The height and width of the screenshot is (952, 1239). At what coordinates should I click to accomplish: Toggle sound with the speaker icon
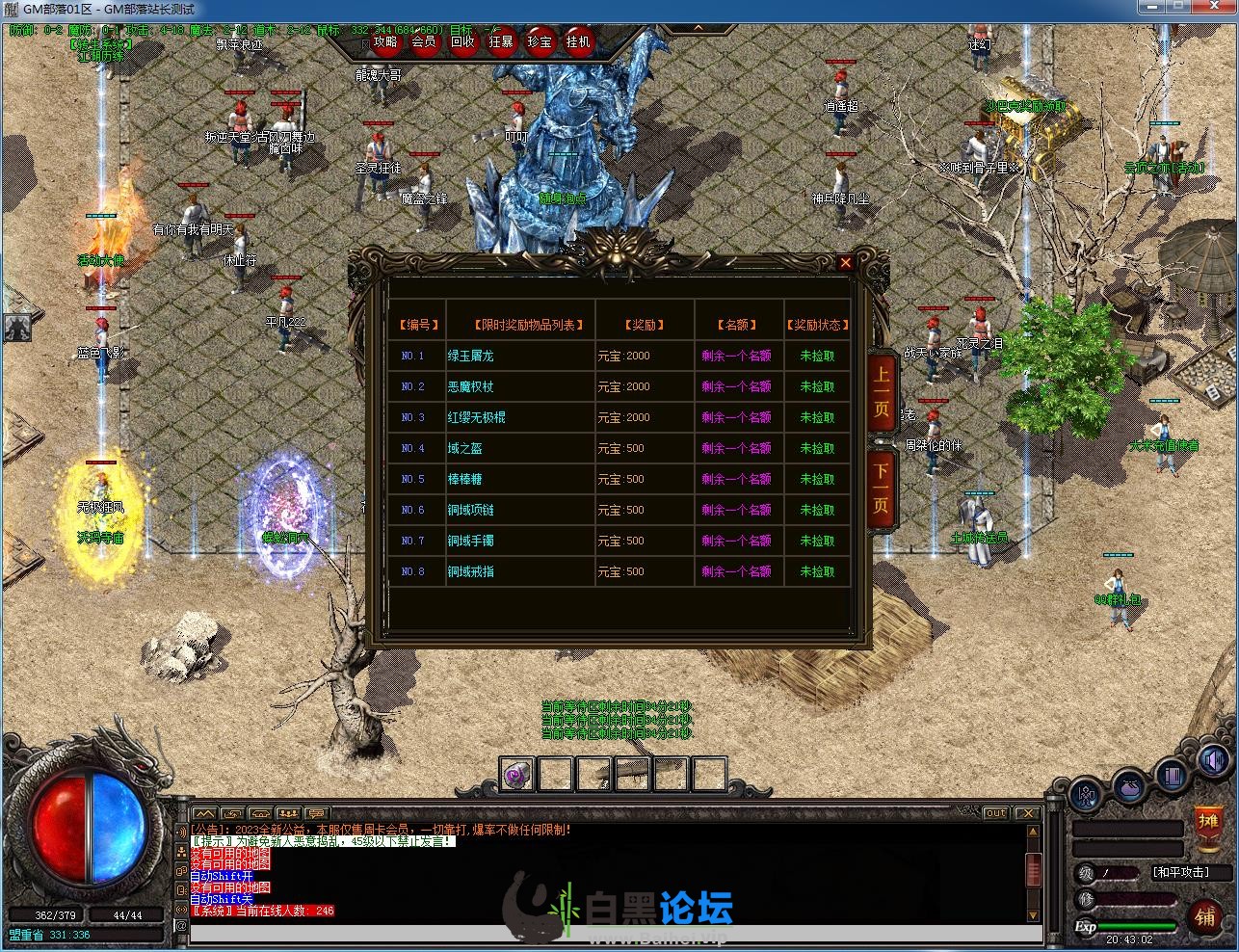pos(1213,761)
